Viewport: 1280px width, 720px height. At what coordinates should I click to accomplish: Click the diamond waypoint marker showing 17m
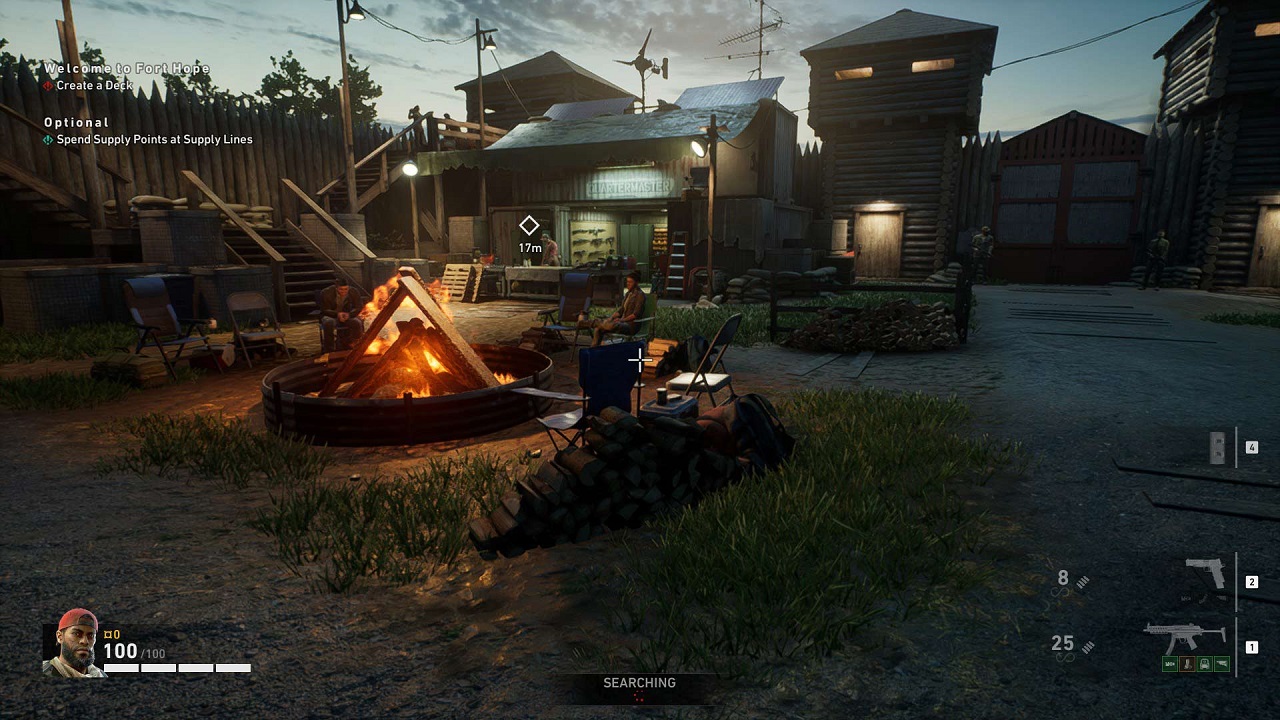(x=529, y=226)
